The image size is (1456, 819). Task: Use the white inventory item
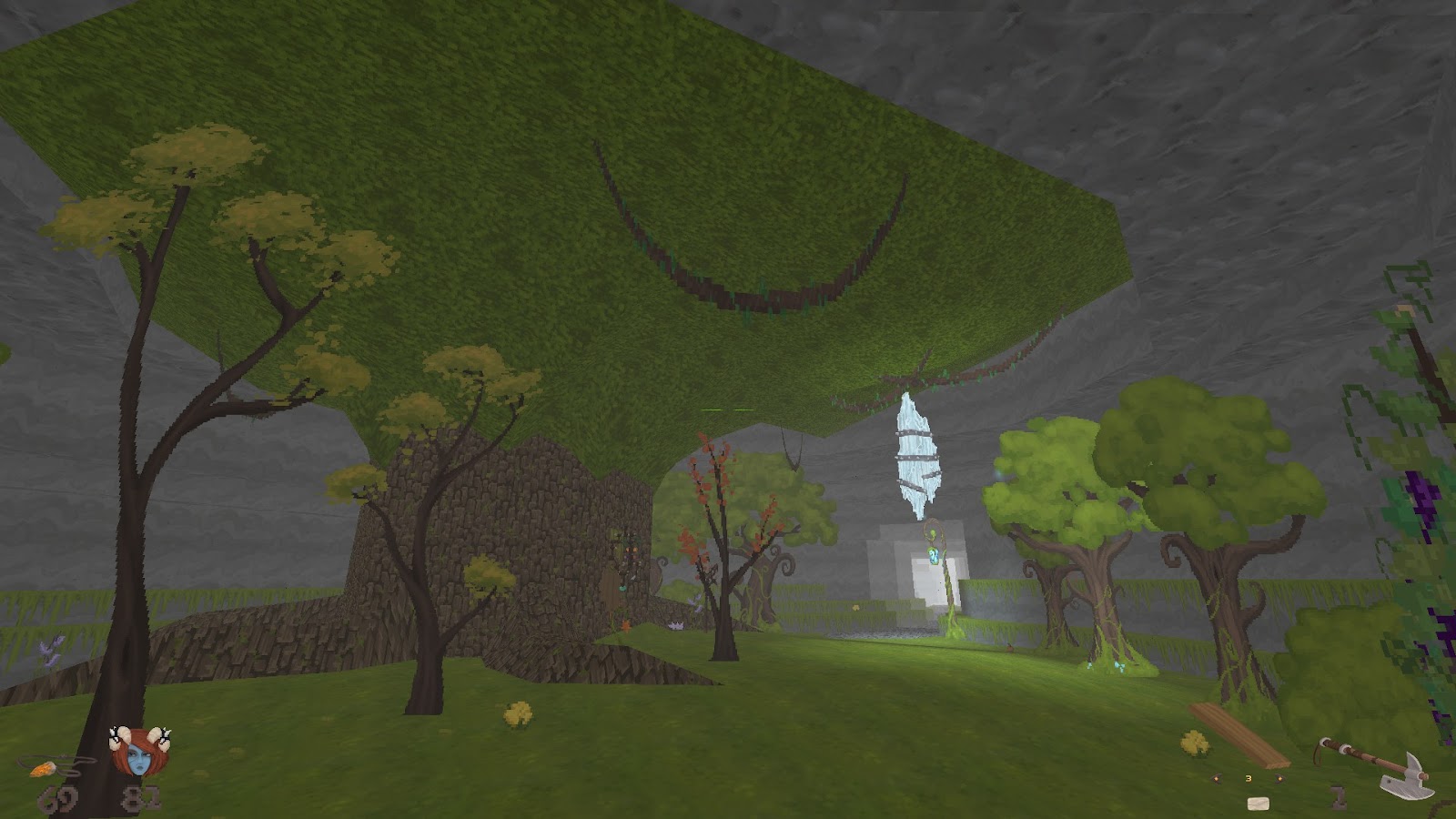click(x=1259, y=803)
